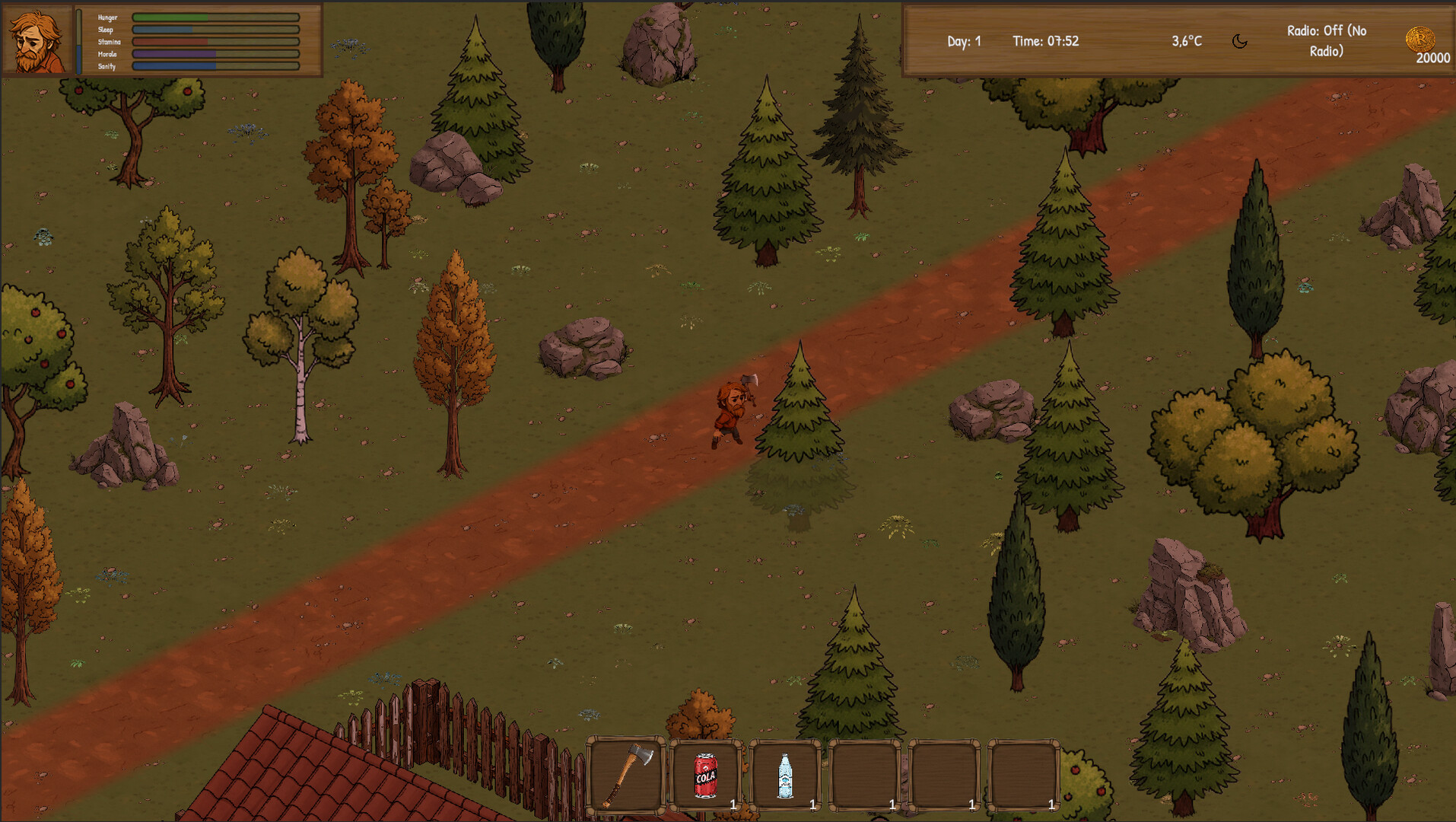Click the vertical gauge beside the portrait
Viewport: 1456px width, 822px height.
(78, 40)
